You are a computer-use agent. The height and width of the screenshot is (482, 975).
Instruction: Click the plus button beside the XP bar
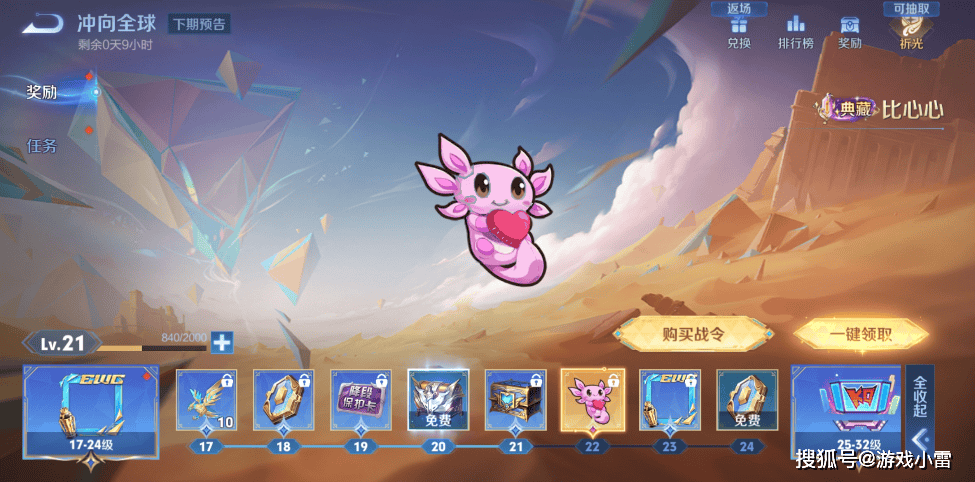[221, 342]
